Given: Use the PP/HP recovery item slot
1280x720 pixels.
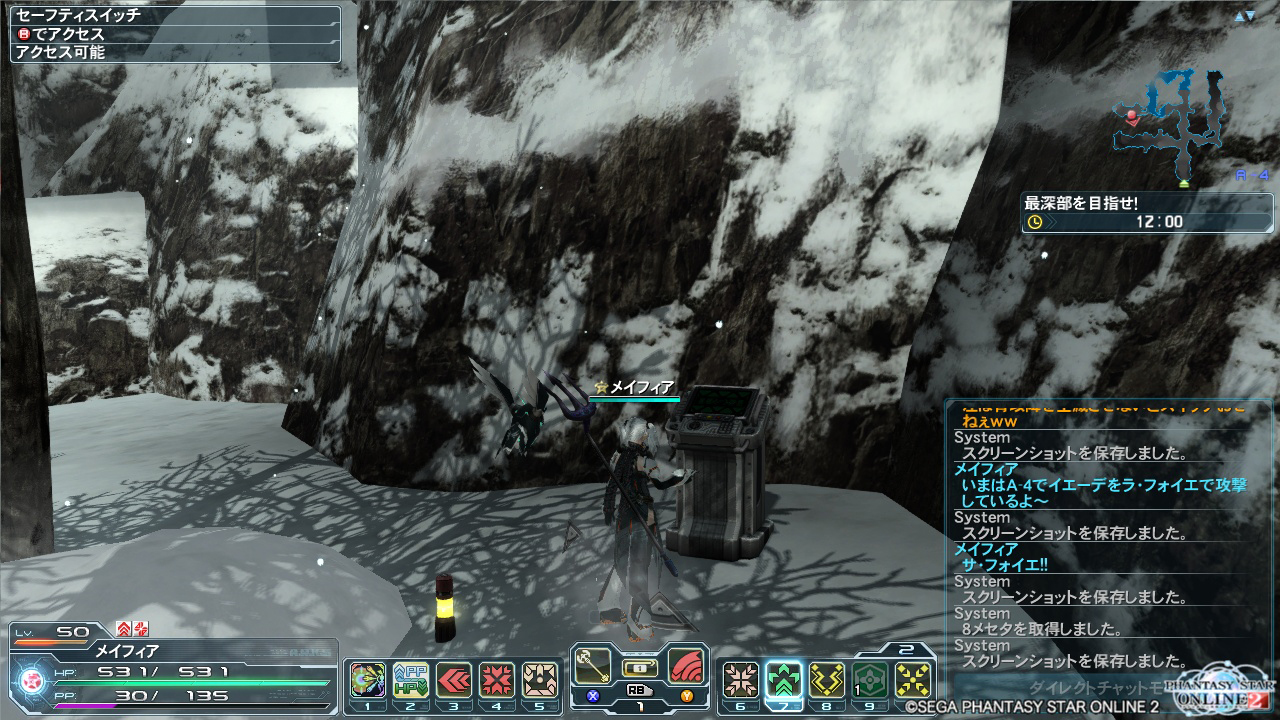Looking at the screenshot, I should [409, 679].
